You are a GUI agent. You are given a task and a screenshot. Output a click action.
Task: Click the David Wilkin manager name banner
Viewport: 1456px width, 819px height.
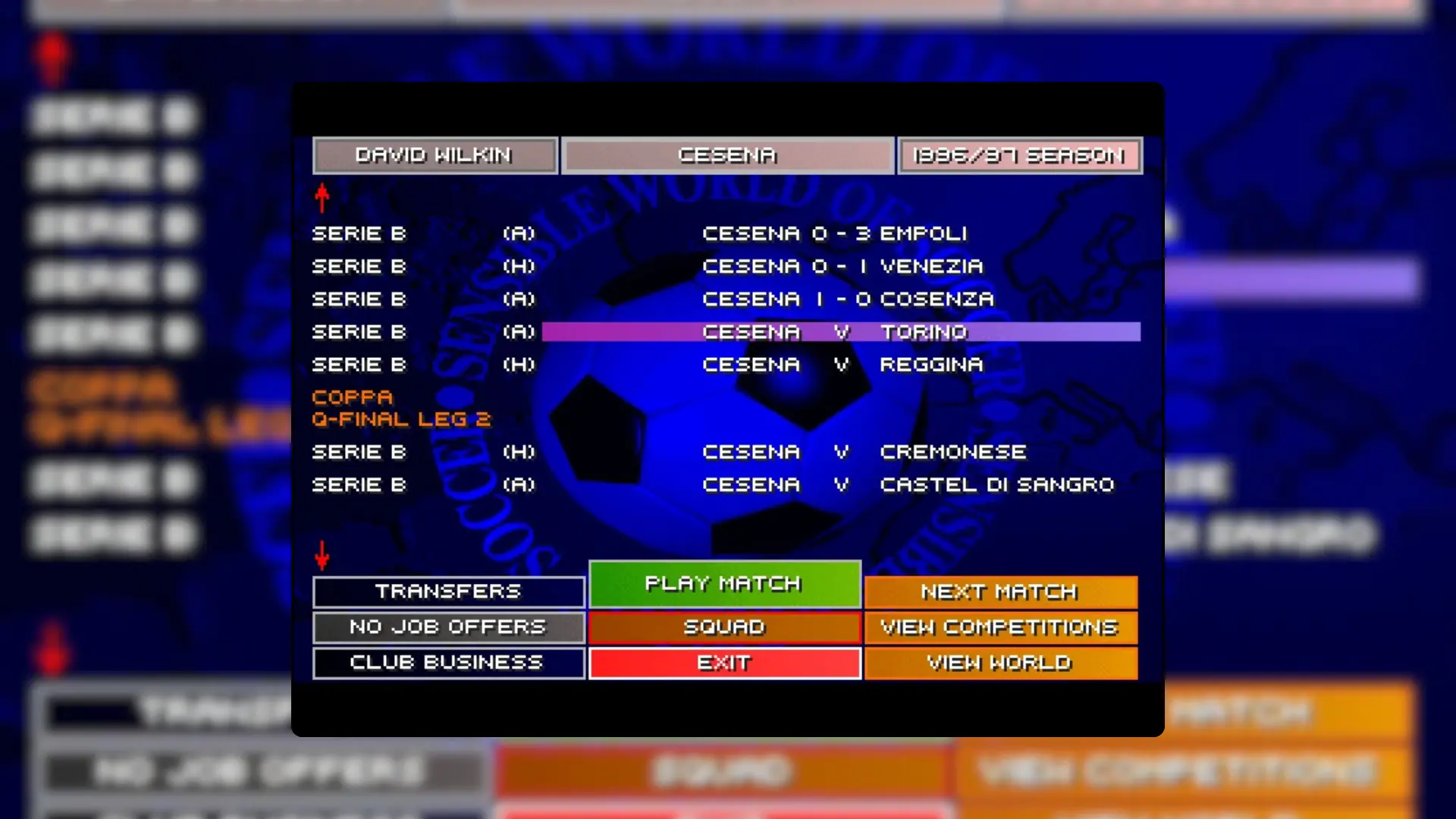tap(435, 155)
